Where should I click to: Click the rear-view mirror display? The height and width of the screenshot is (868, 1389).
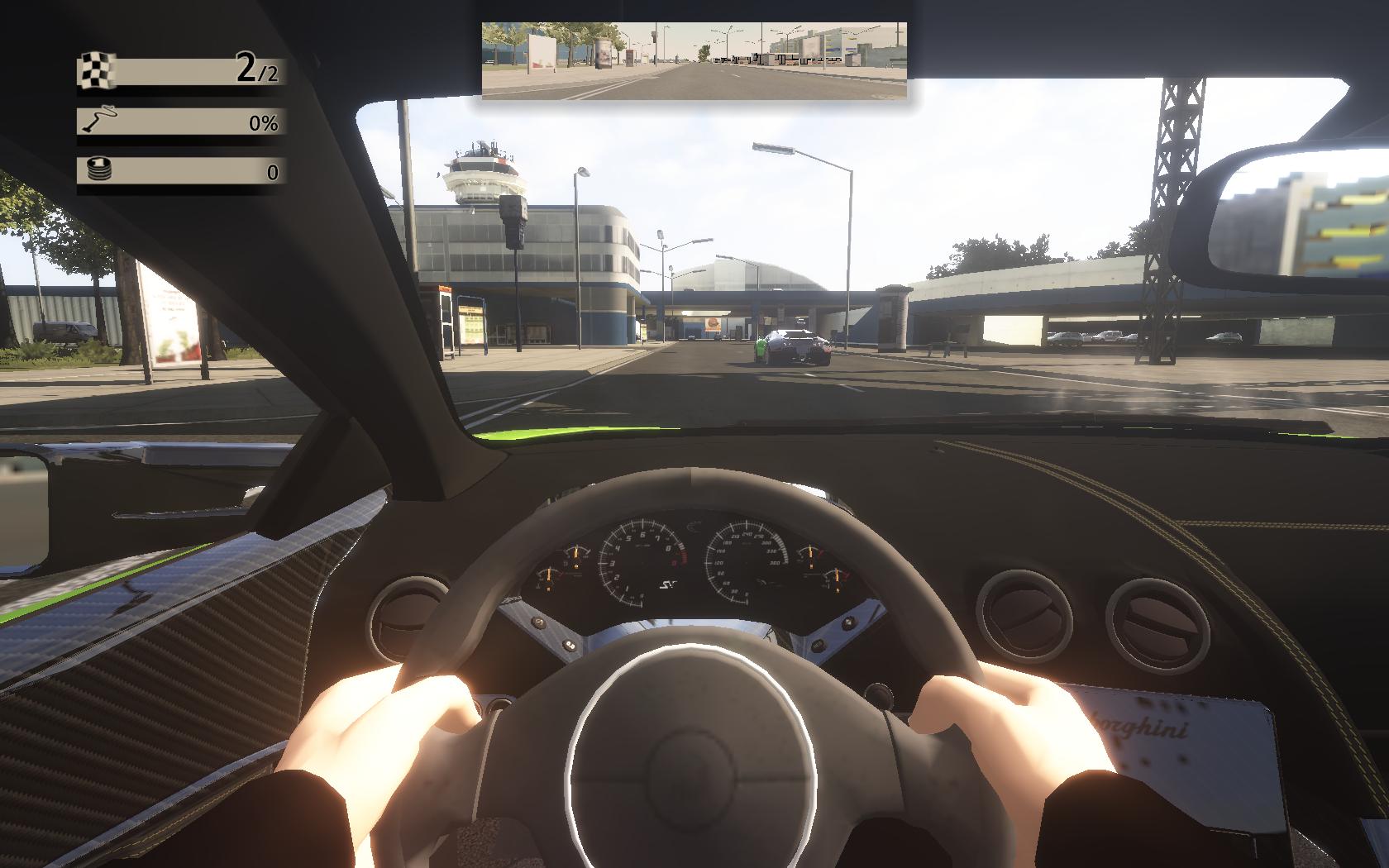pos(694,60)
